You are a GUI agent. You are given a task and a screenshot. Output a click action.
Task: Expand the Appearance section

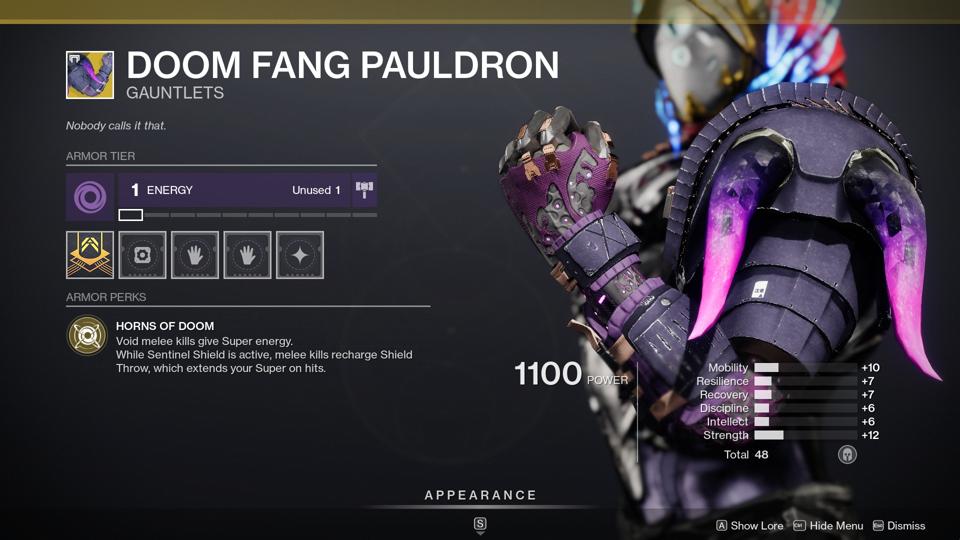pos(480,495)
